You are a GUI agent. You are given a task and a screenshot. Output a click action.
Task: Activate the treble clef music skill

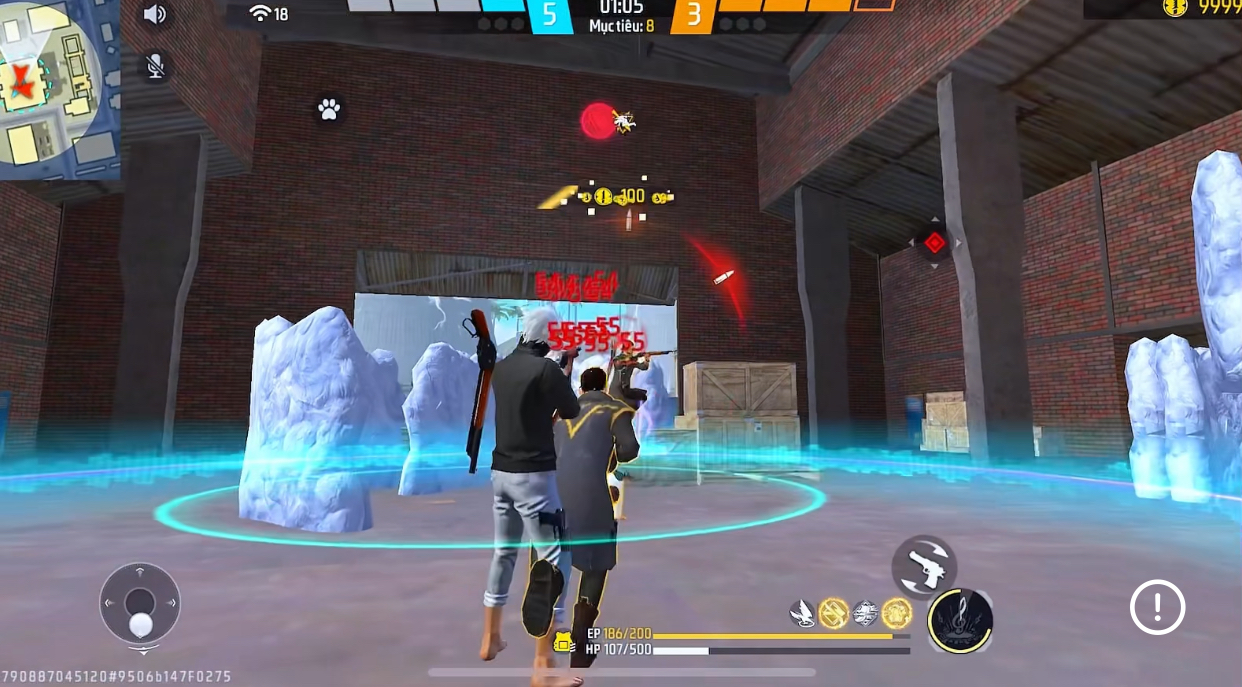(960, 620)
